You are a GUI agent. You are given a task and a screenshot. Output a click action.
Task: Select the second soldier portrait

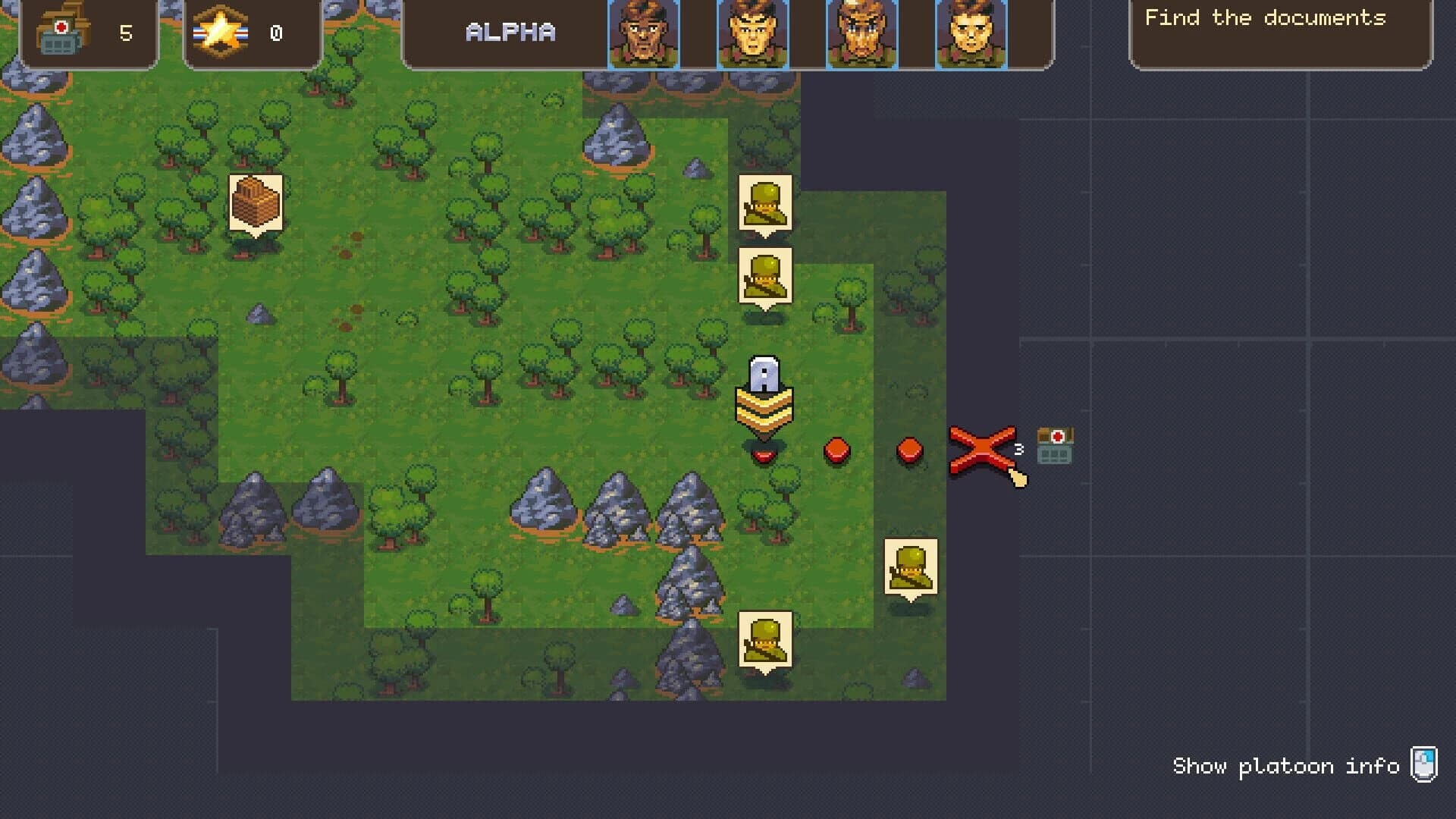(752, 33)
